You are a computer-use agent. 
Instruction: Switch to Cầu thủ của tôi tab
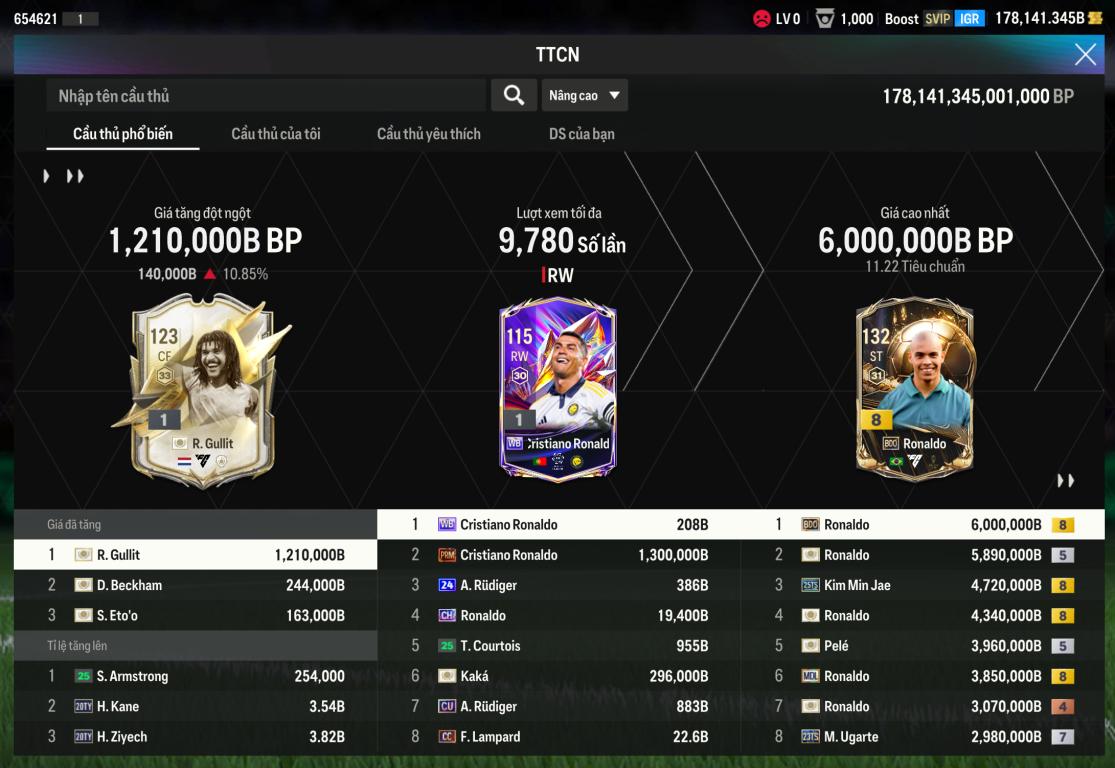click(x=276, y=134)
